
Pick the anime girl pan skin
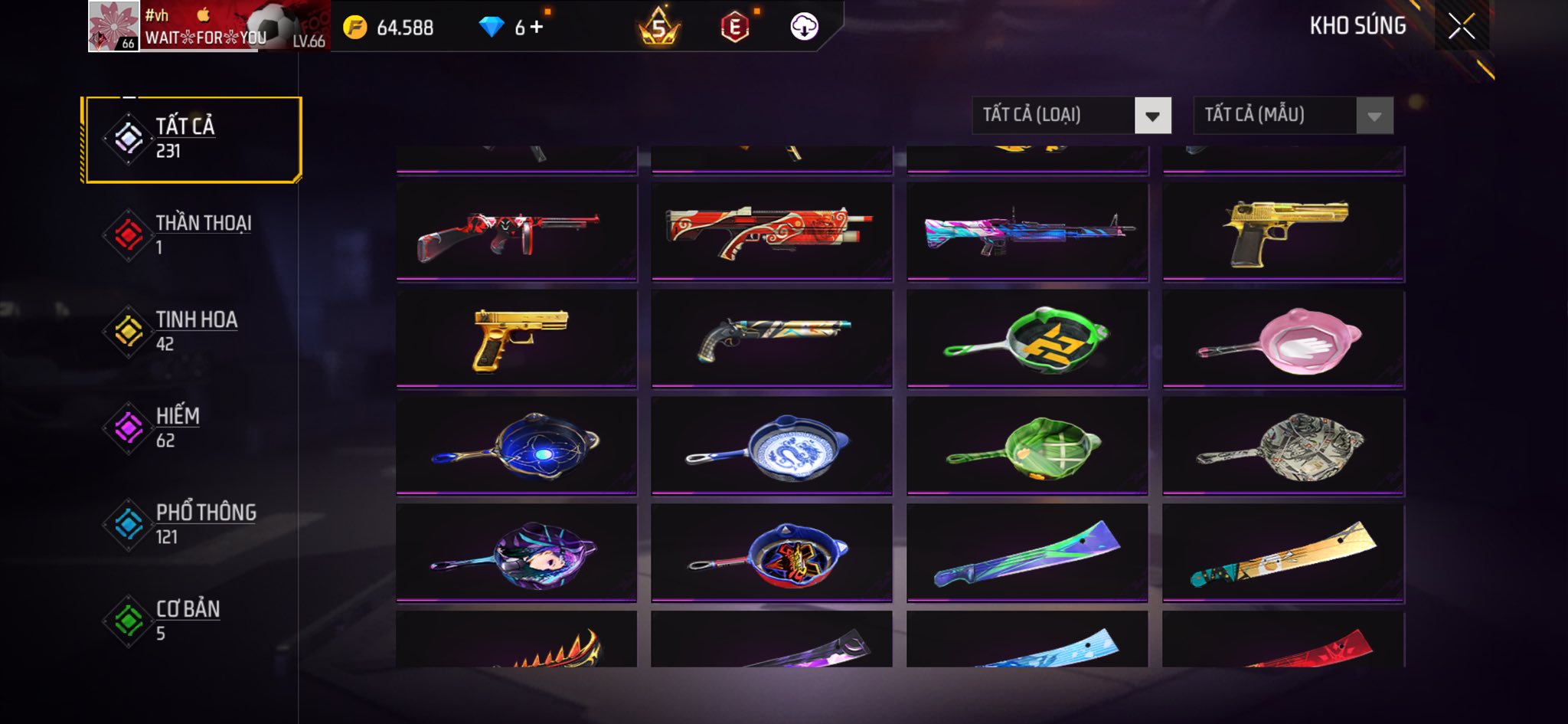click(x=517, y=553)
